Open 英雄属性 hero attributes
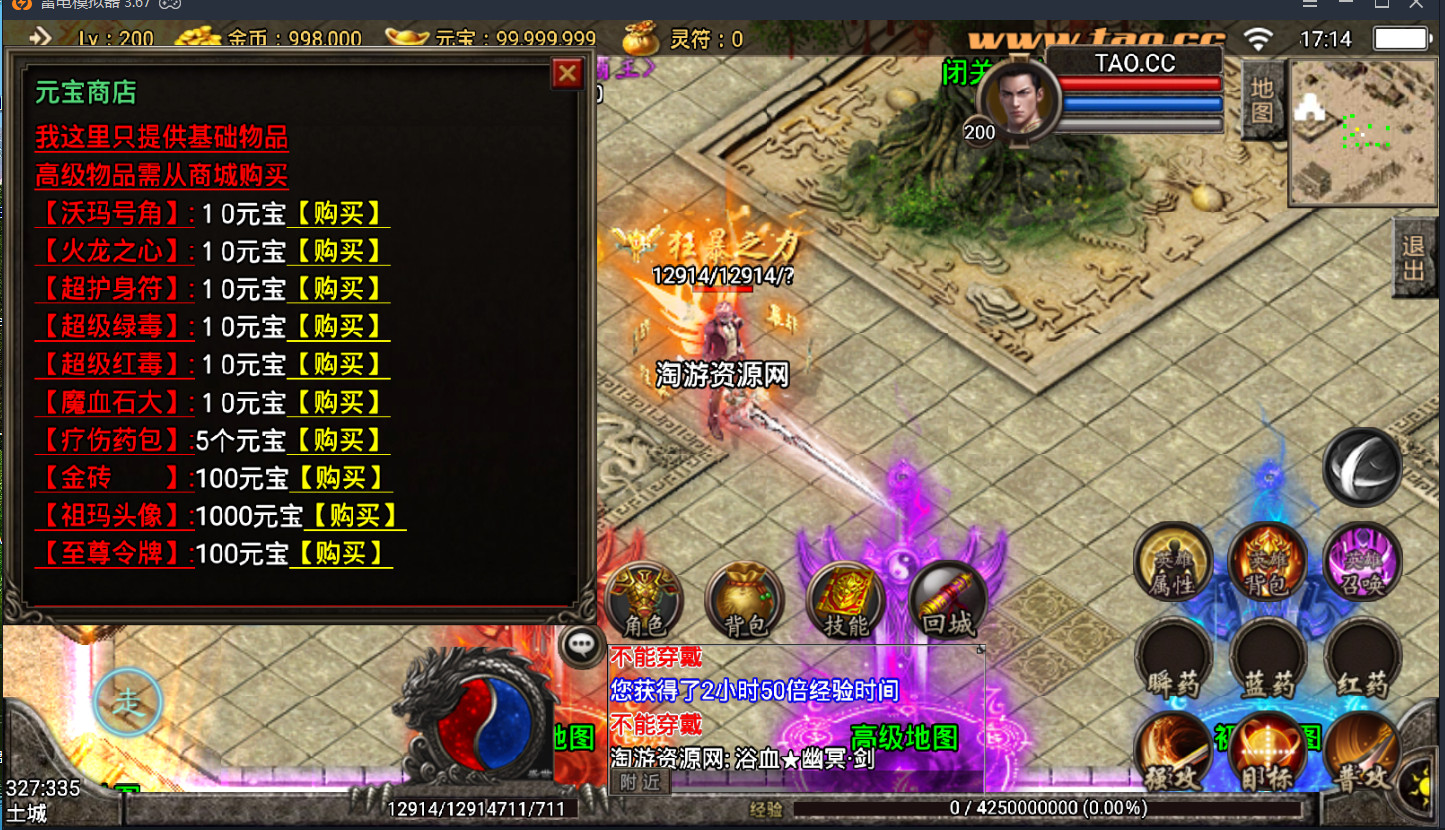Screen dimensions: 1445x830 [1173, 562]
